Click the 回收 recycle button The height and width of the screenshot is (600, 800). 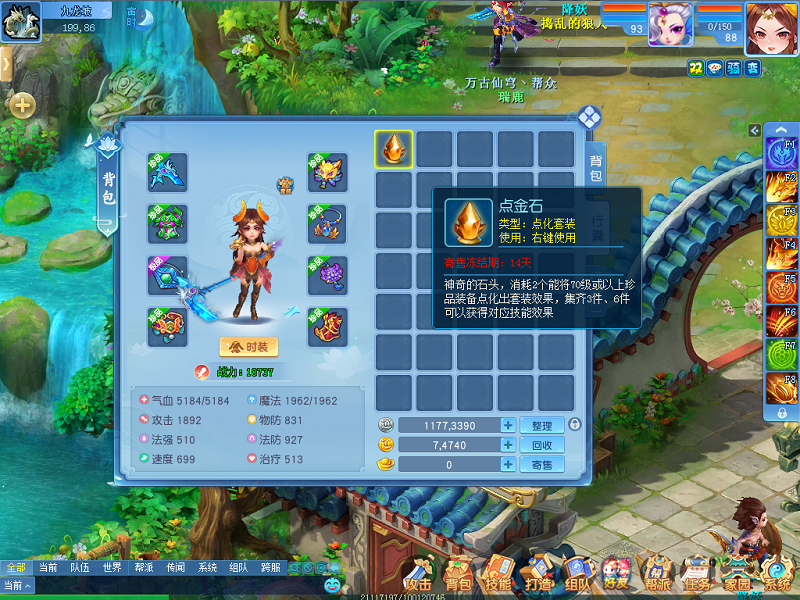click(542, 445)
